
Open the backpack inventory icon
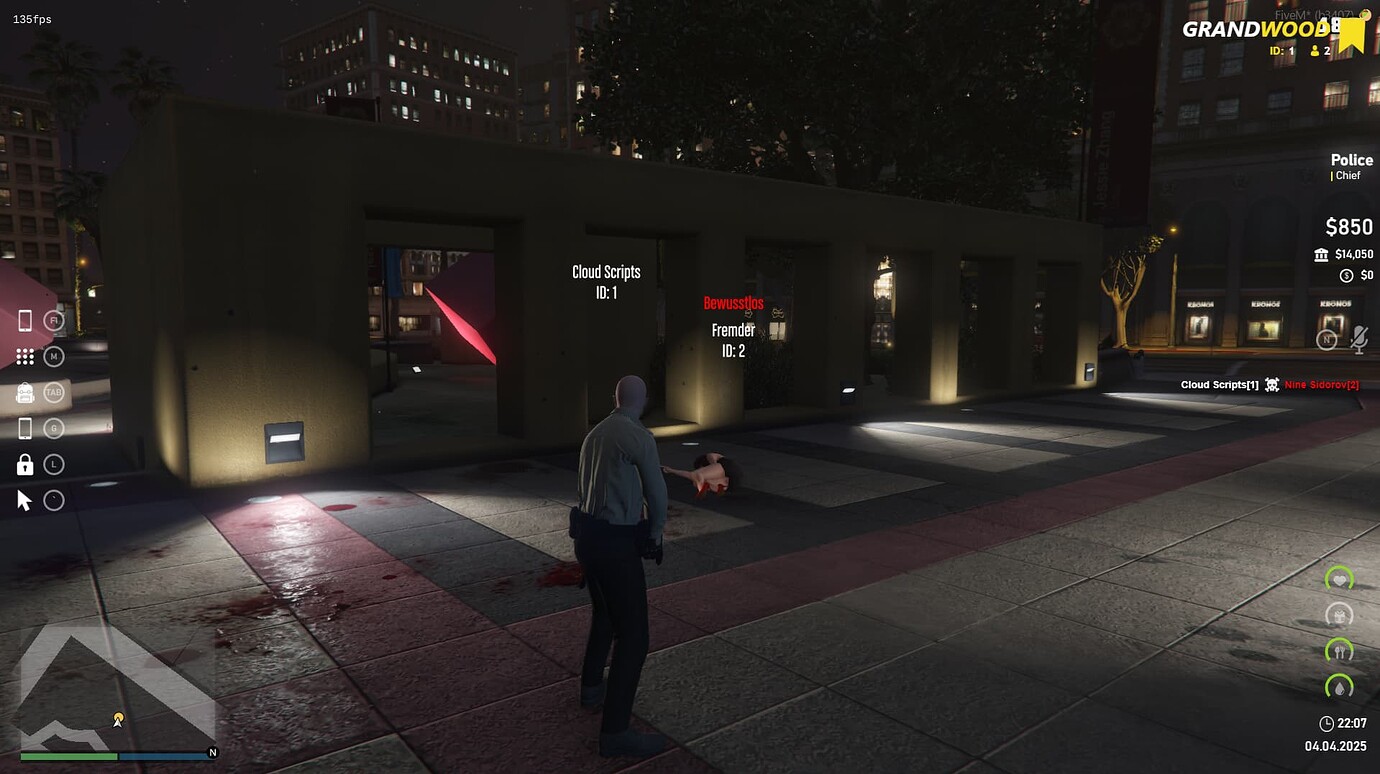click(25, 393)
